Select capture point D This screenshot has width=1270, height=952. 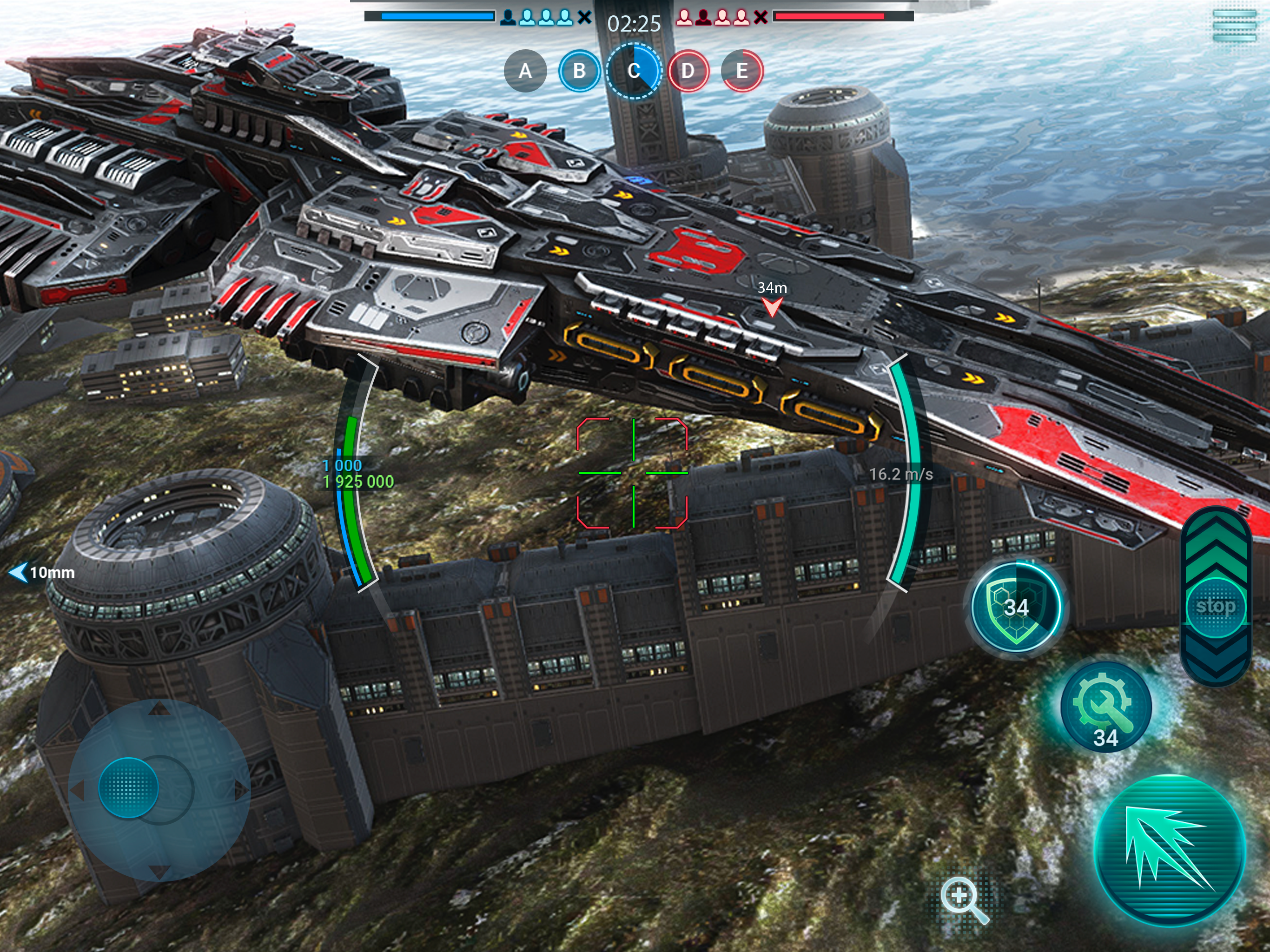688,71
